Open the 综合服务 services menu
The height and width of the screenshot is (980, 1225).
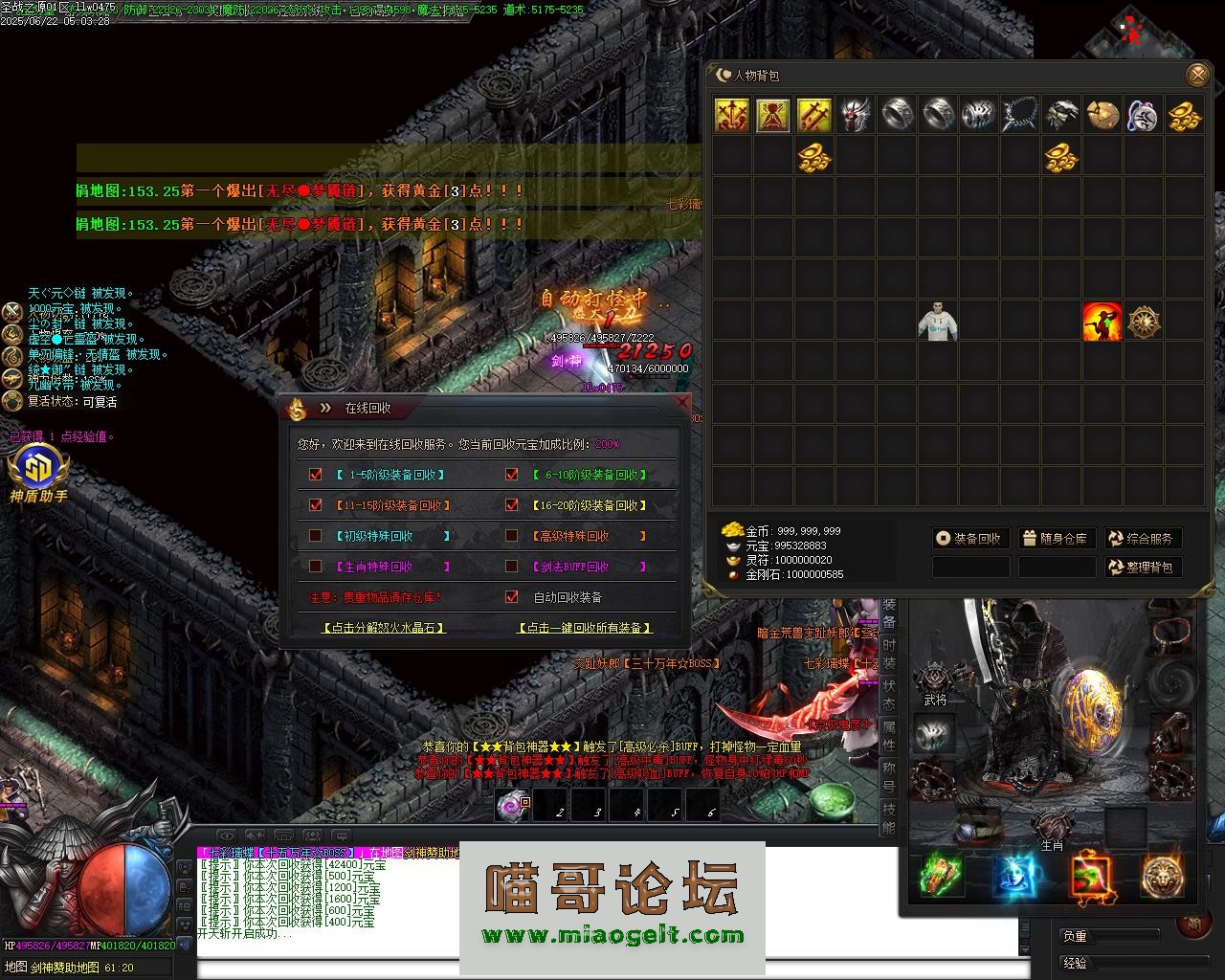[1141, 539]
